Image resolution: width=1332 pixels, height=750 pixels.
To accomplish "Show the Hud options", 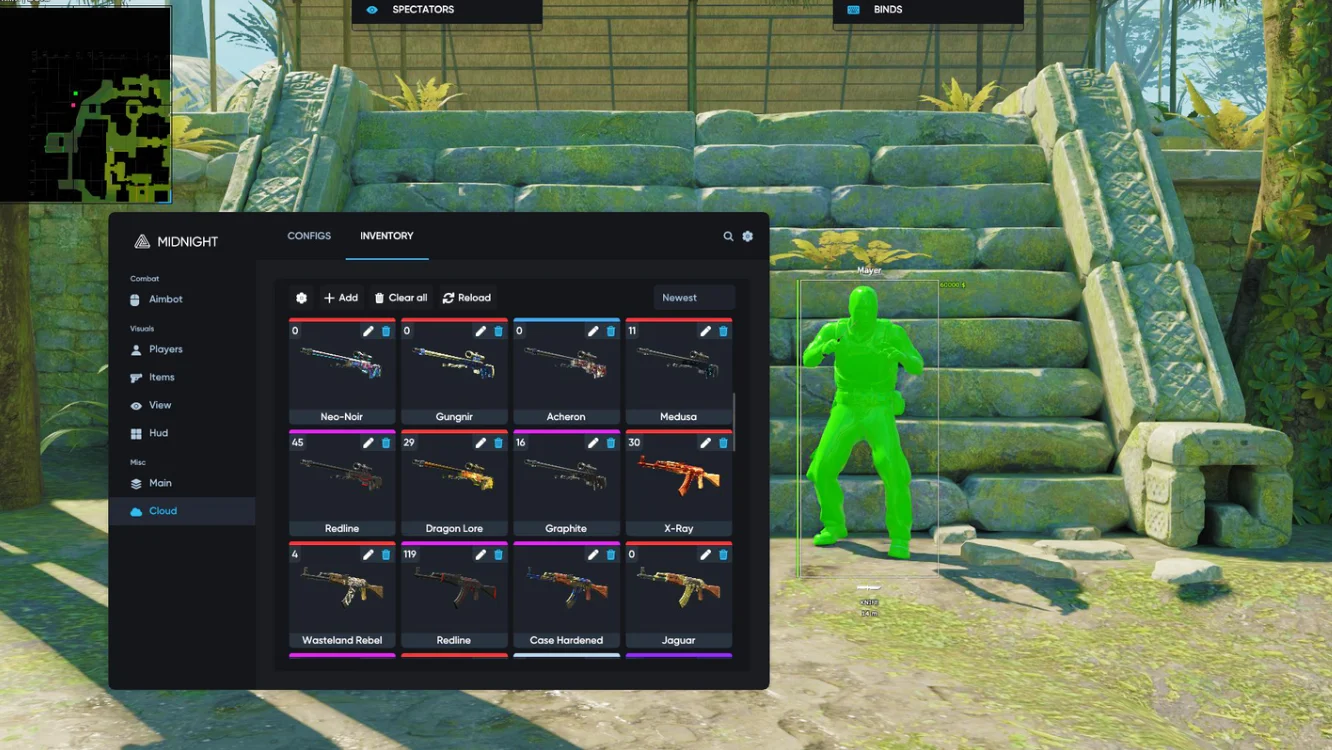I will [x=158, y=433].
